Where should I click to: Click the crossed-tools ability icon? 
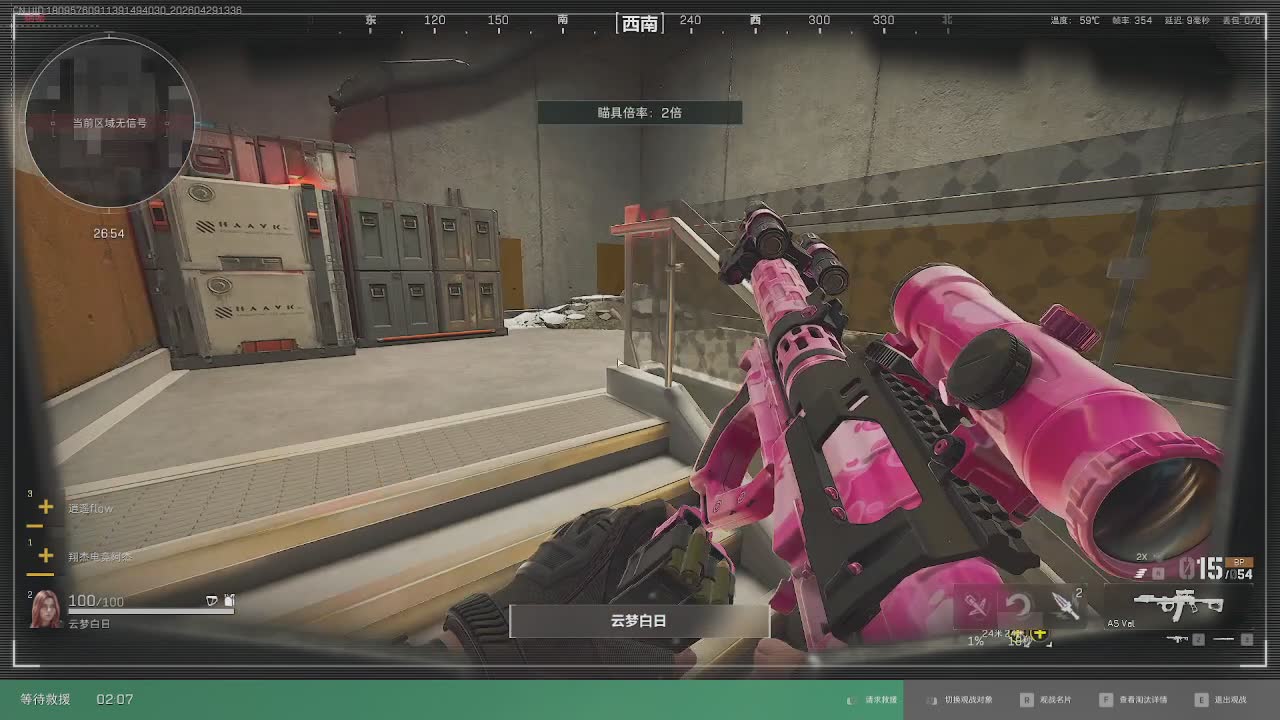(977, 606)
